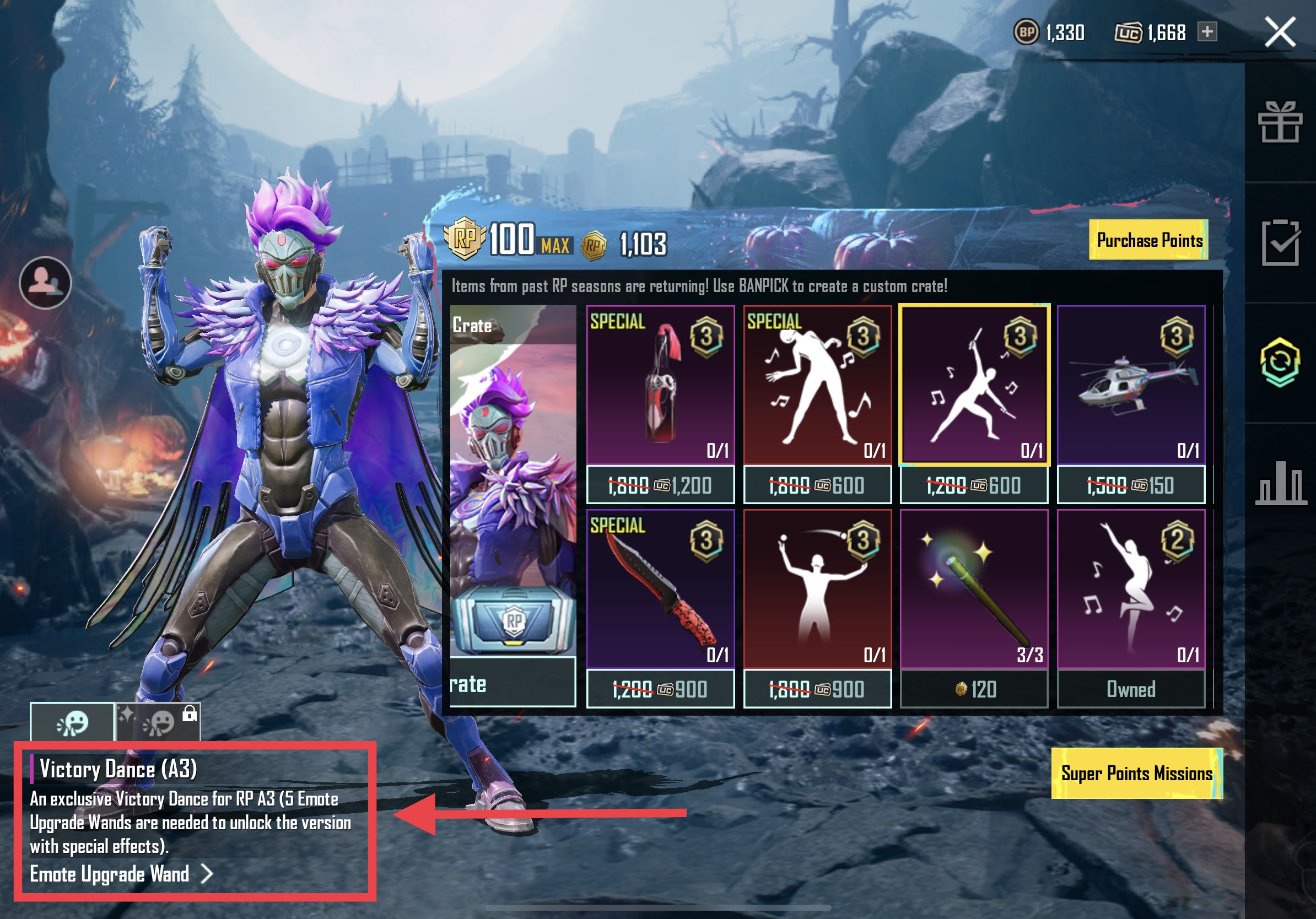Select the hexagon refresh sidebar icon
Screen dimensions: 1316x919
pos(1280,362)
